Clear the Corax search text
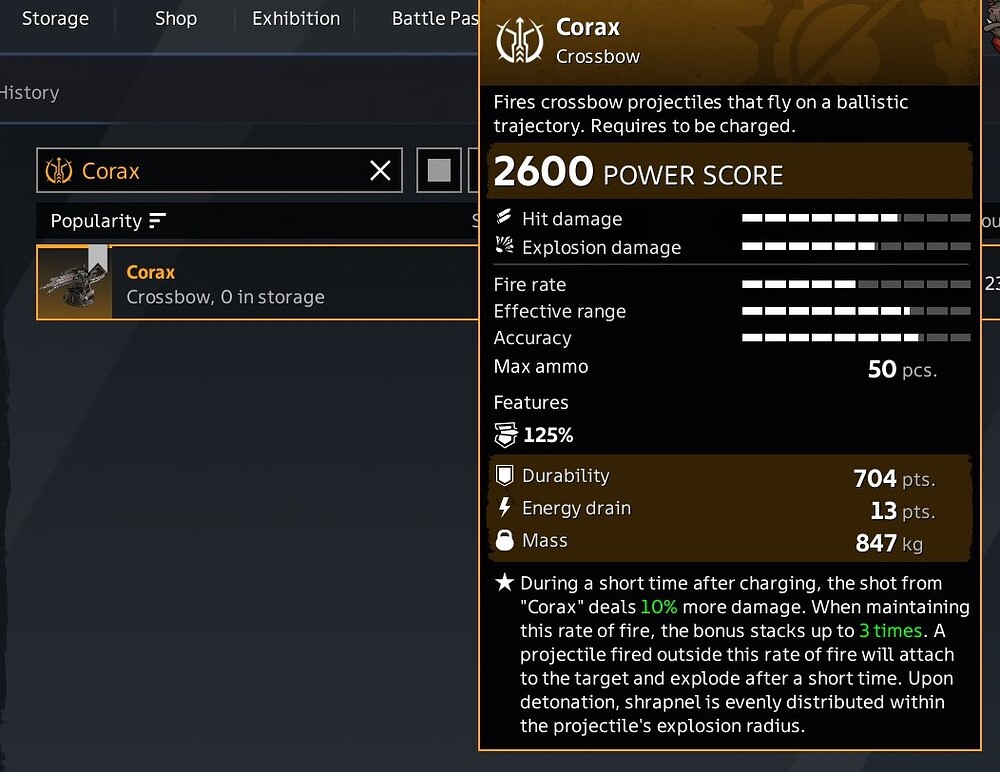The image size is (1000, 772). click(x=380, y=171)
